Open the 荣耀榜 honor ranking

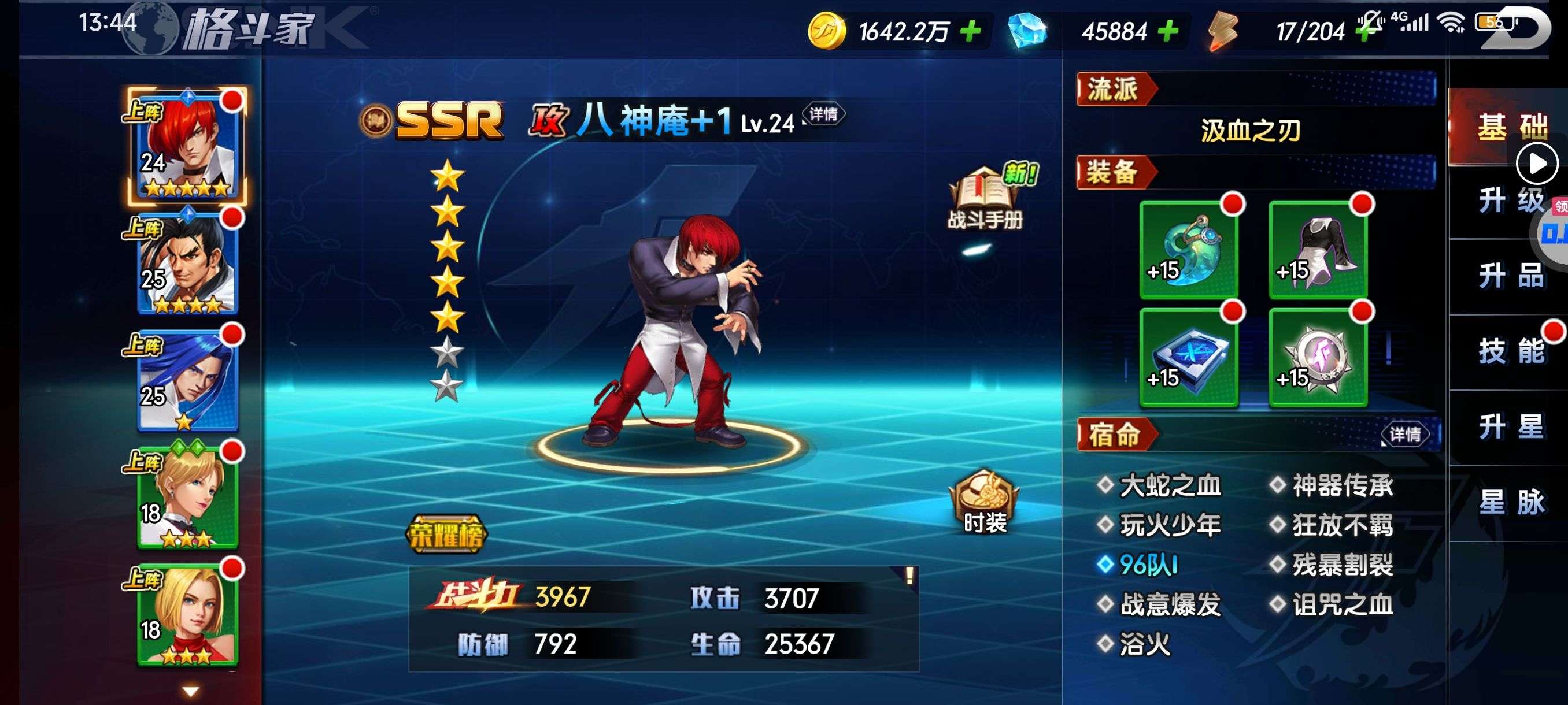(446, 535)
